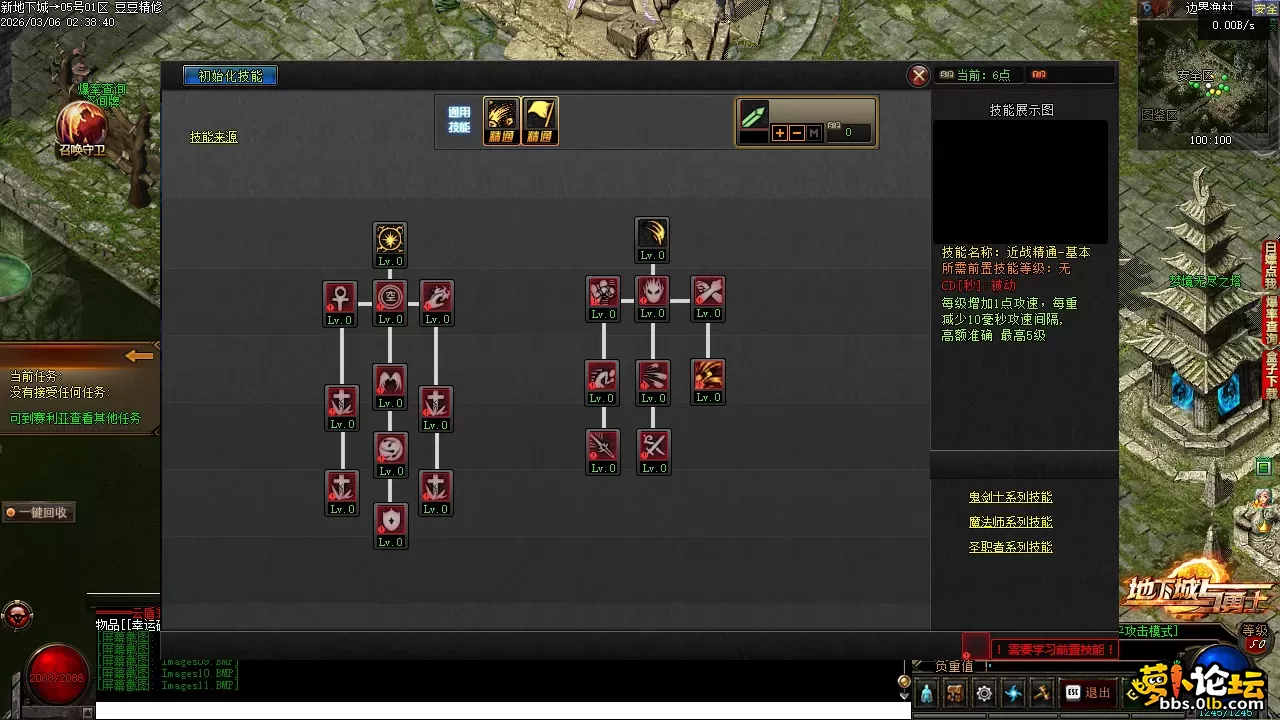Click the 初始化技能 reset skills button

230,76
